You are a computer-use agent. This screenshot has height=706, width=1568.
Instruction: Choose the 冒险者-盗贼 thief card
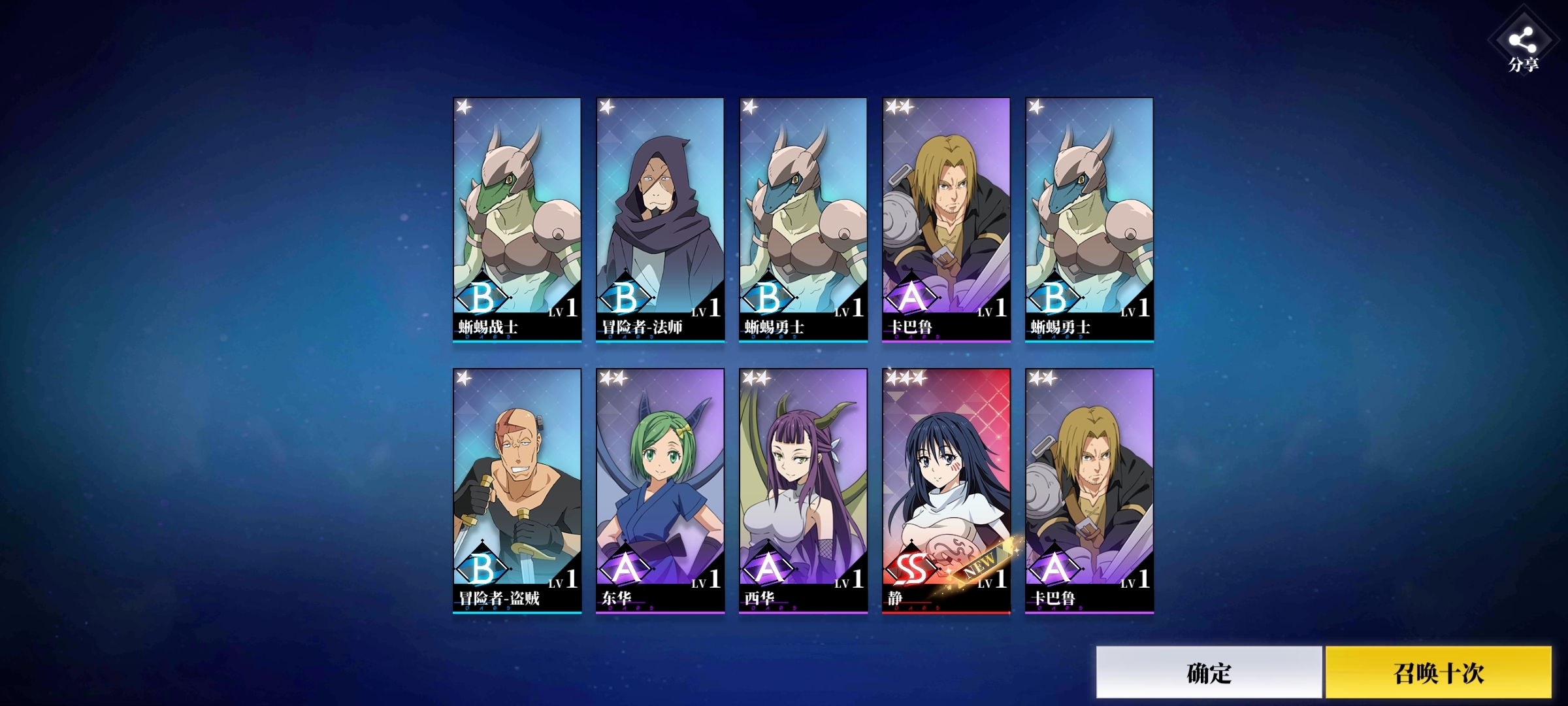[517, 490]
